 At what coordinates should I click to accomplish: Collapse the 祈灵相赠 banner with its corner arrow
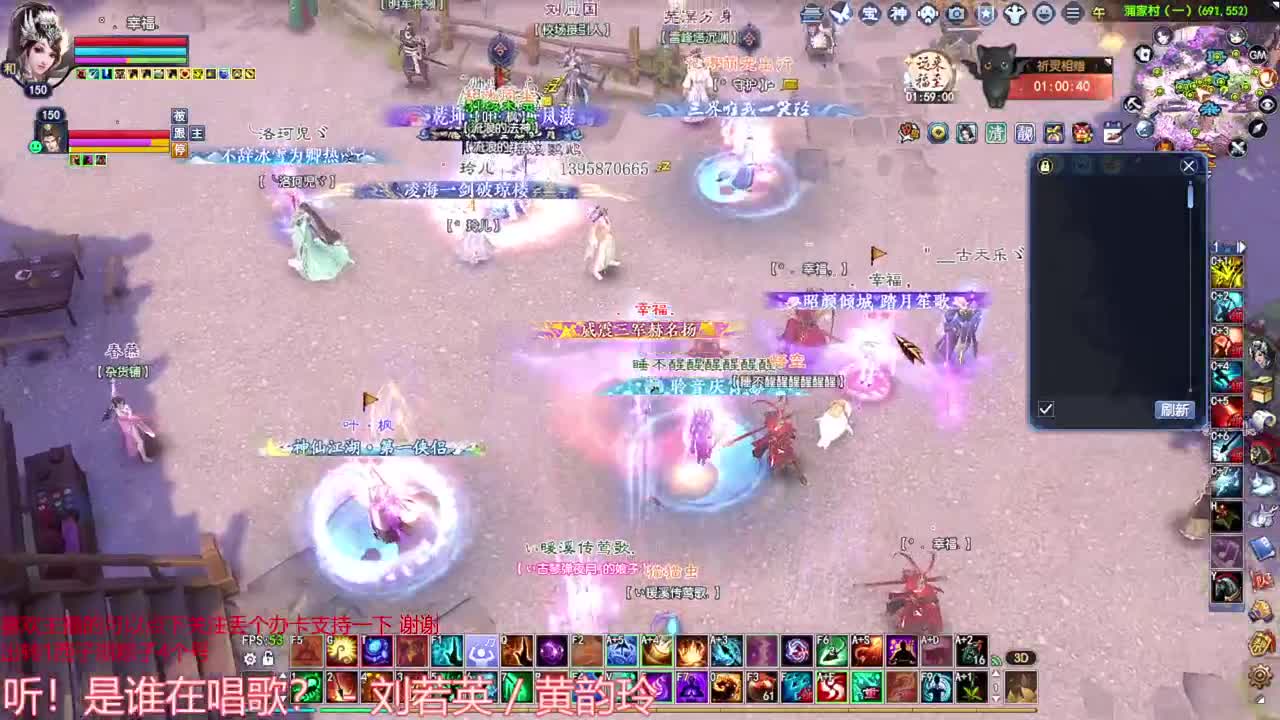1108,63
